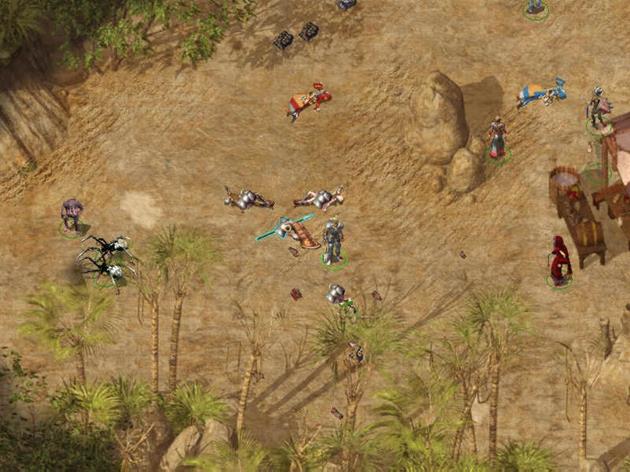Viewport: 630px width, 472px height.
Task: Select the purple-clad party member on the left
Action: (71, 214)
